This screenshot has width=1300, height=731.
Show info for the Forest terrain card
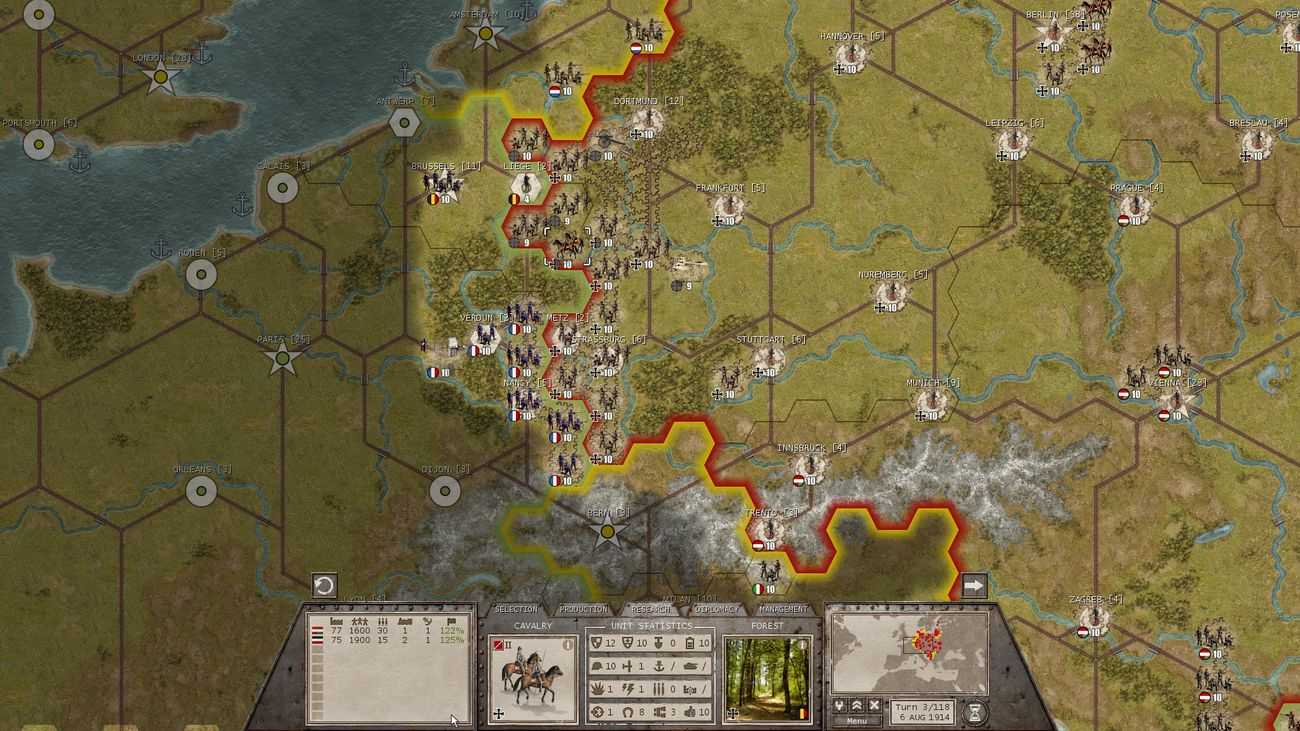801,645
